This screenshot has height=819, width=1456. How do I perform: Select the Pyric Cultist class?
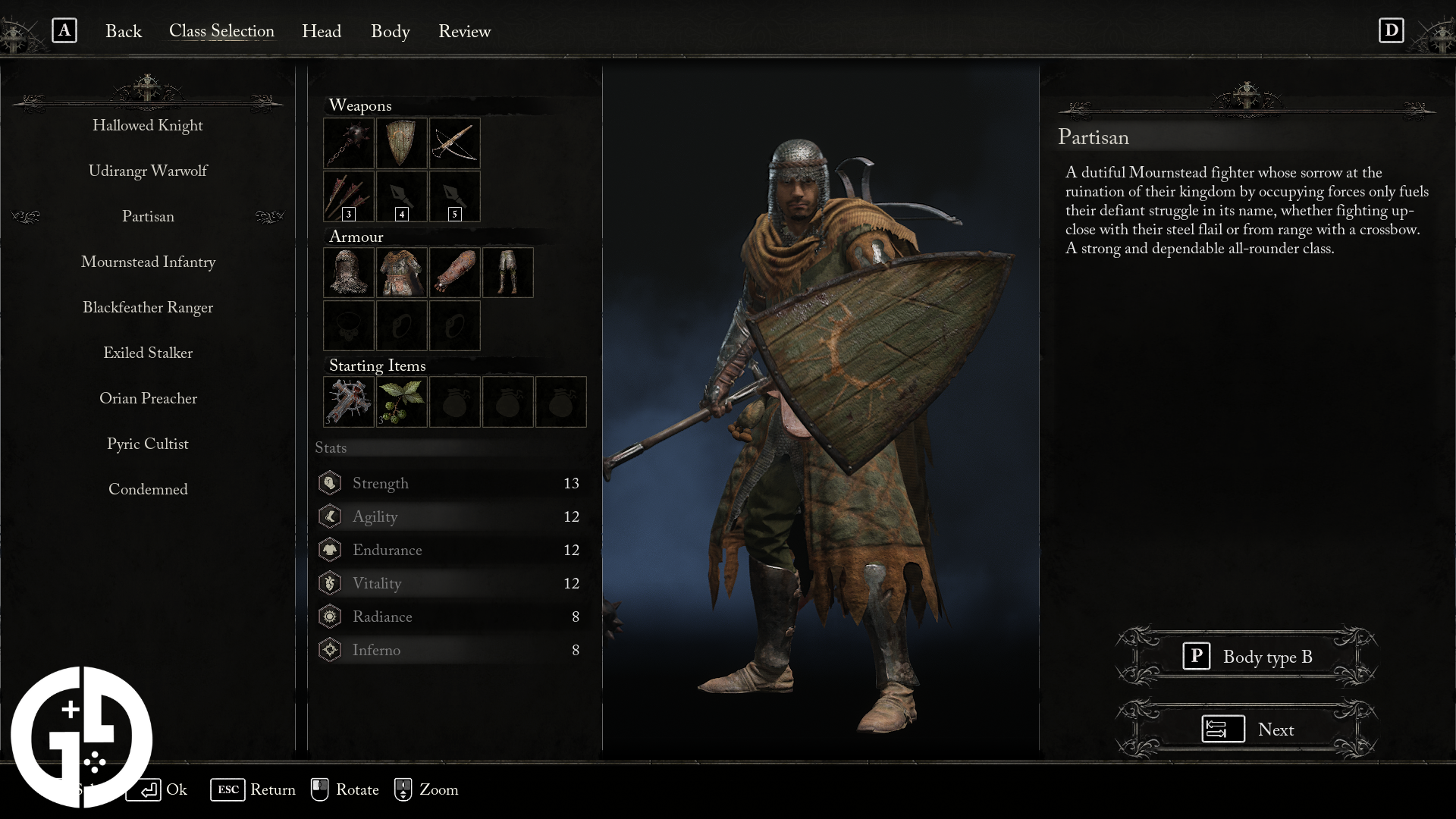click(148, 444)
